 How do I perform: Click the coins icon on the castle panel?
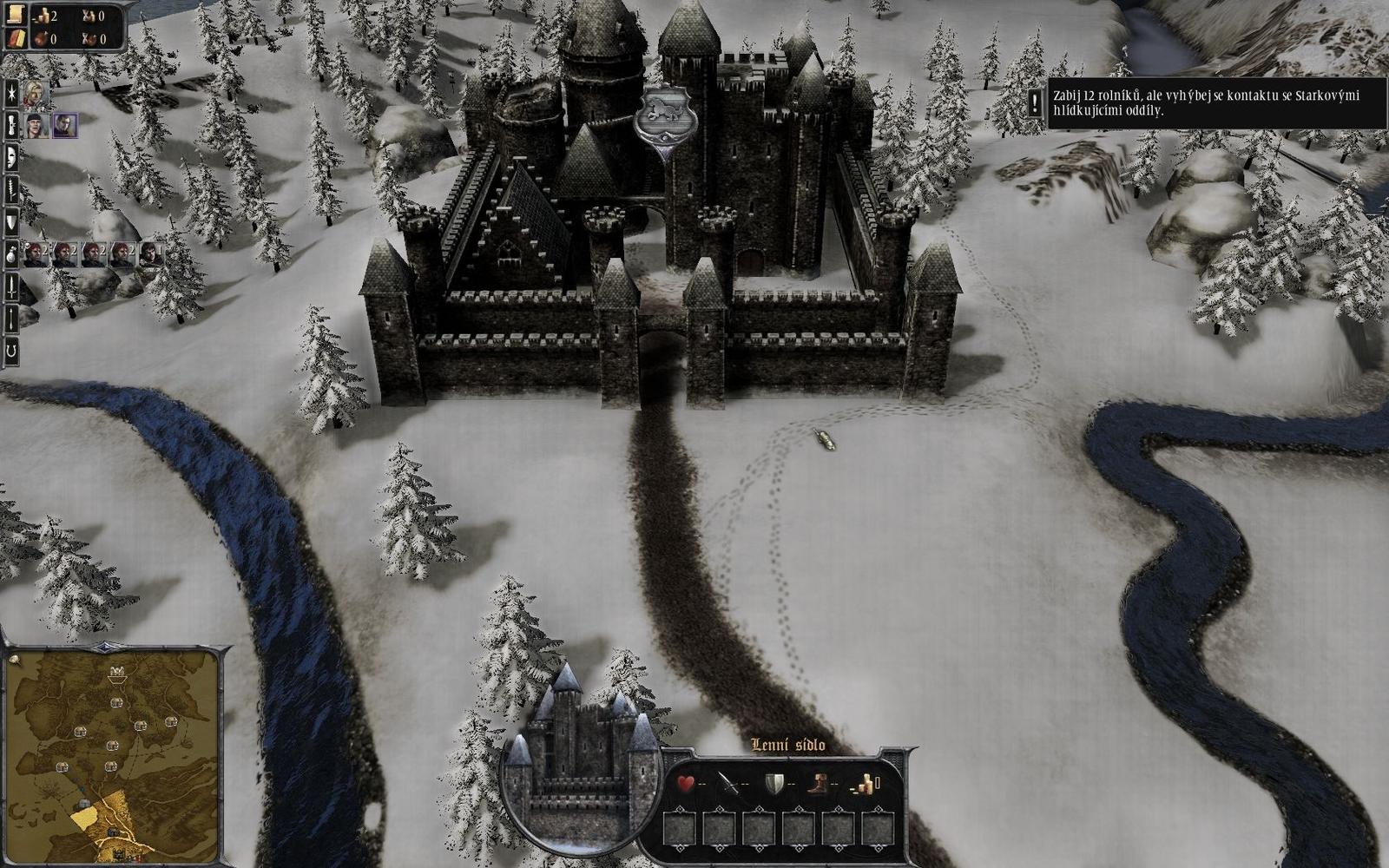[x=865, y=782]
